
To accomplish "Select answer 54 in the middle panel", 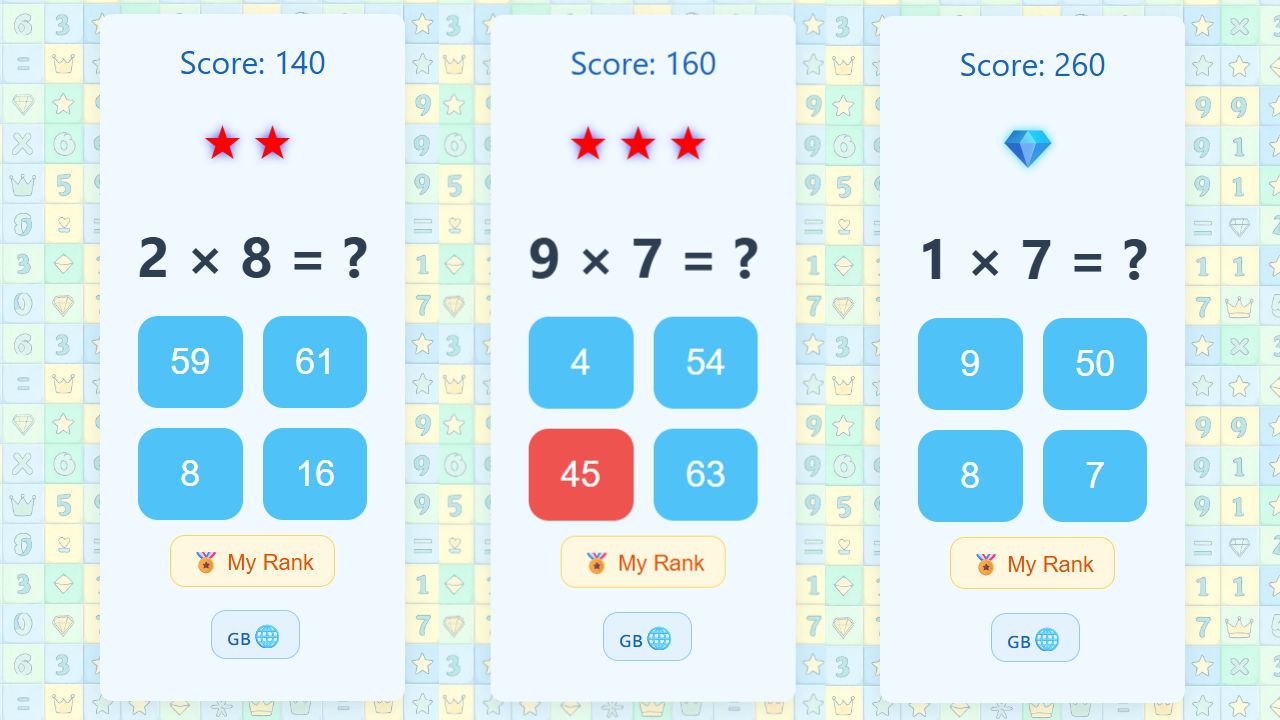I will (x=705, y=363).
